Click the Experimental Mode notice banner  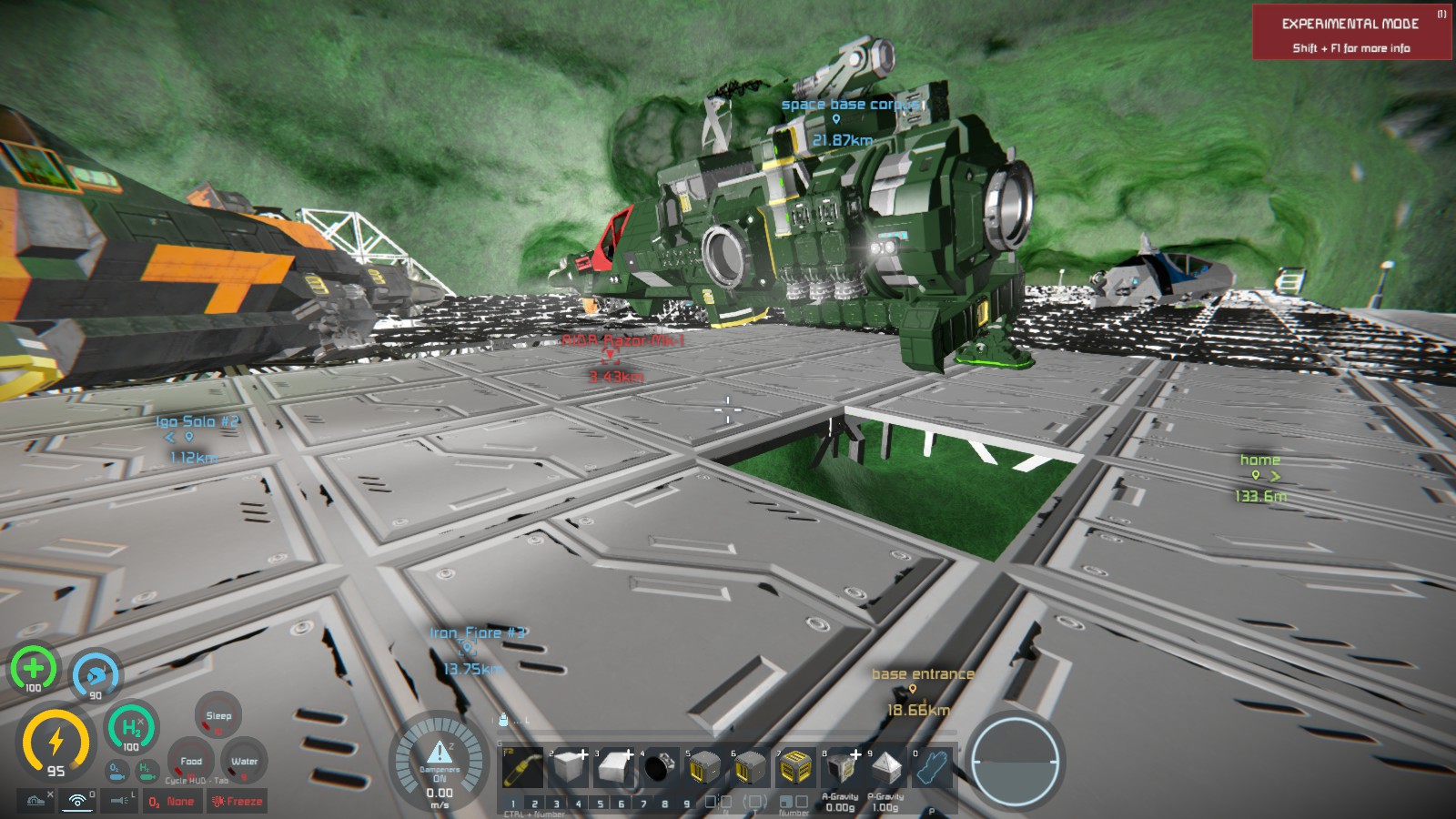1351,33
